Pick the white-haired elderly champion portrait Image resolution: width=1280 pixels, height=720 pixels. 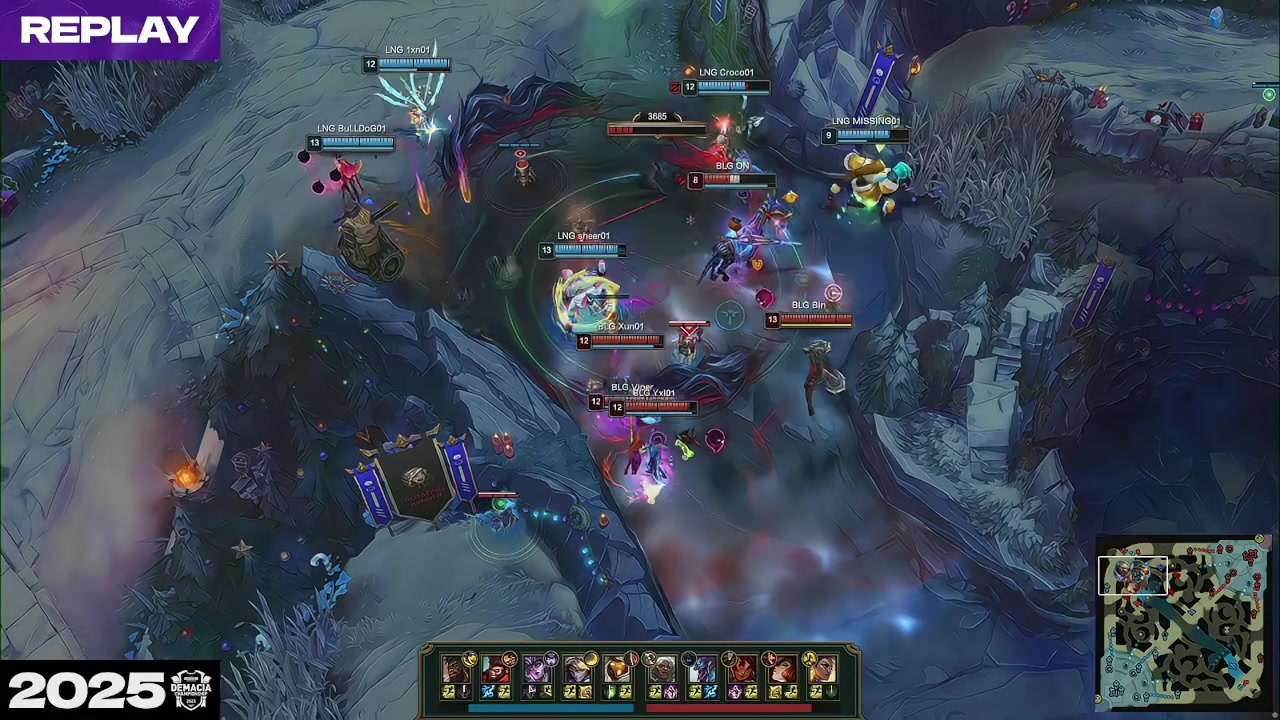(x=662, y=669)
